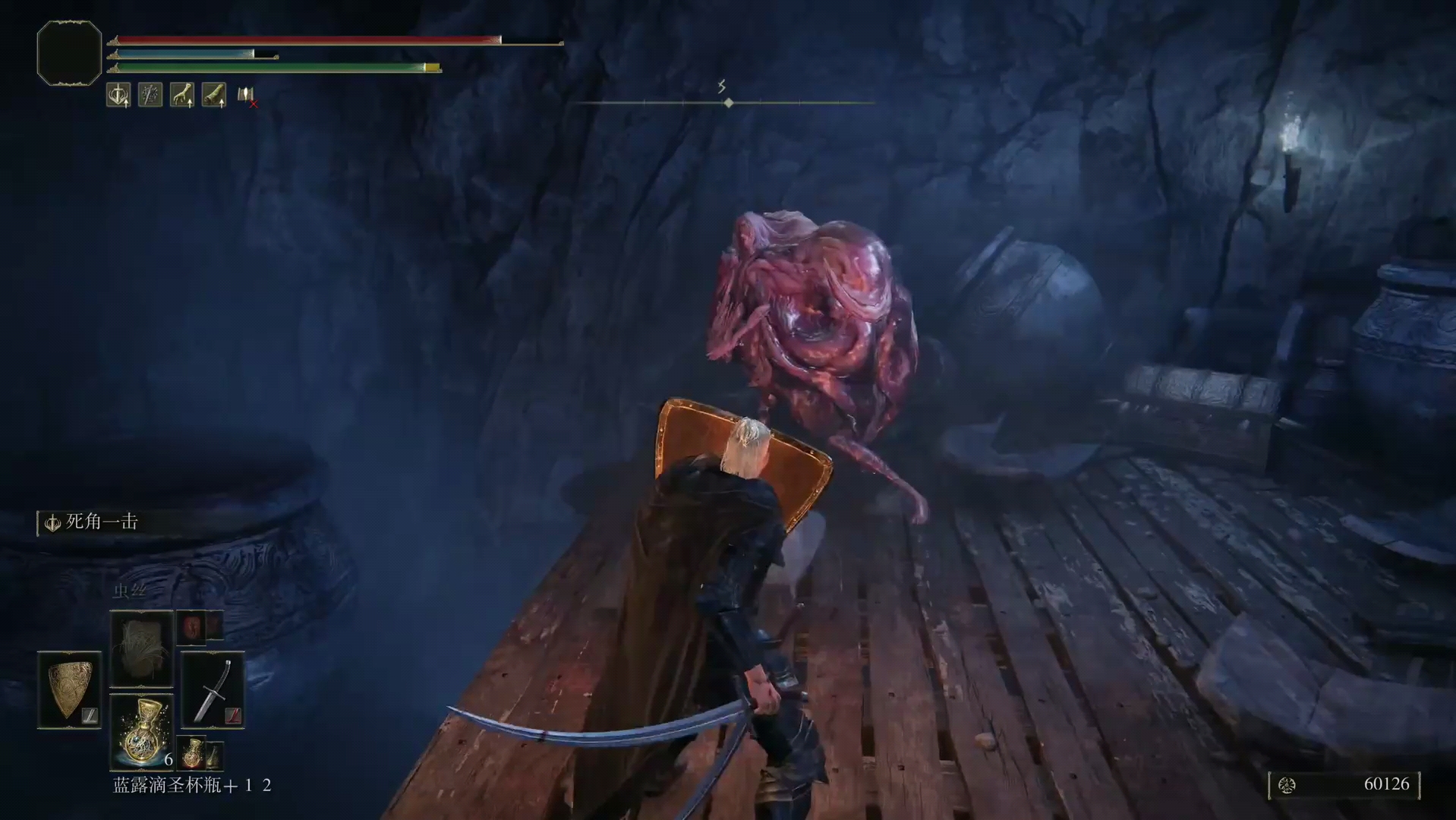1456x820 pixels.
Task: Click the needle-and-sparks status effect icon
Action: click(x=150, y=95)
